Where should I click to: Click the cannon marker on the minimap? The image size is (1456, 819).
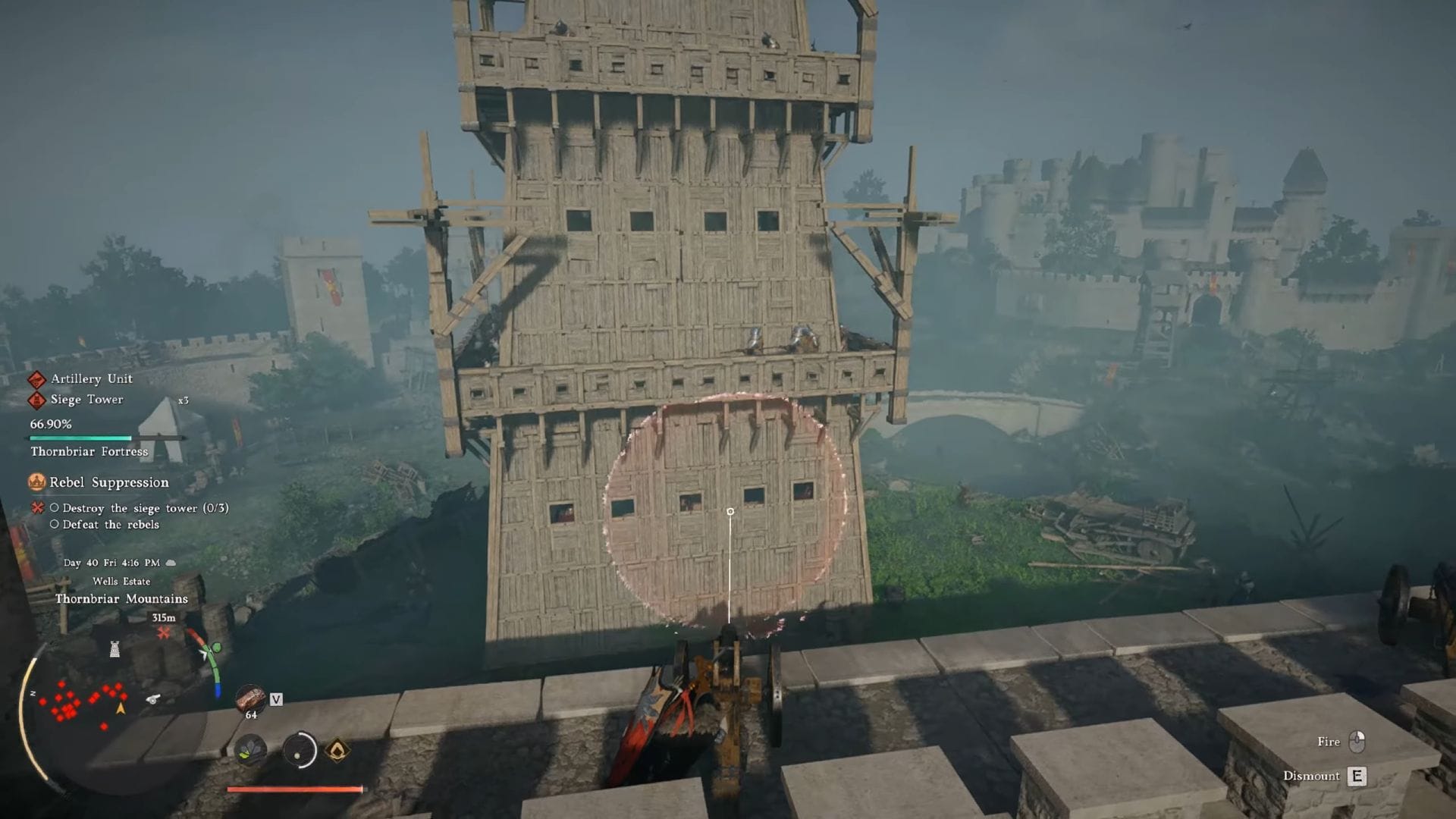[153, 698]
